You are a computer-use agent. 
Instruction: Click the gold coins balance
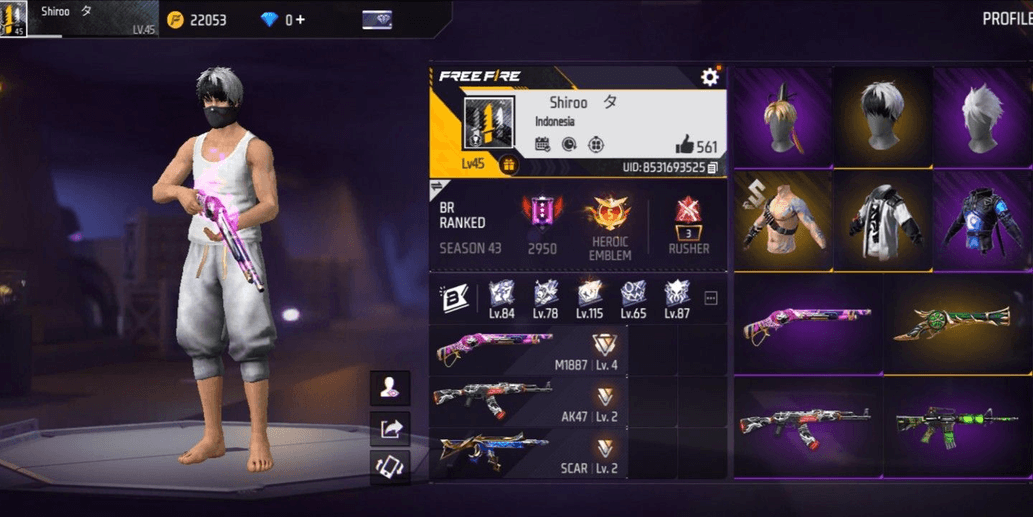pyautogui.click(x=198, y=20)
